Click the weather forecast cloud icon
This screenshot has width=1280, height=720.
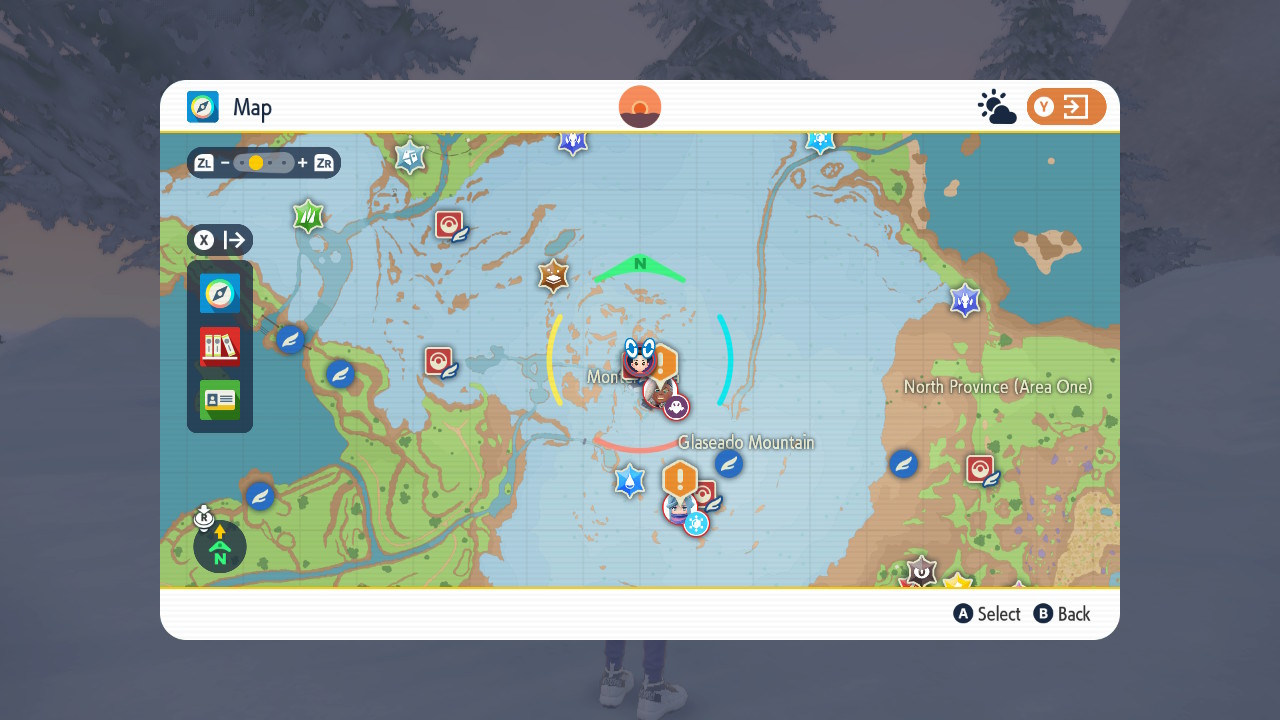997,104
